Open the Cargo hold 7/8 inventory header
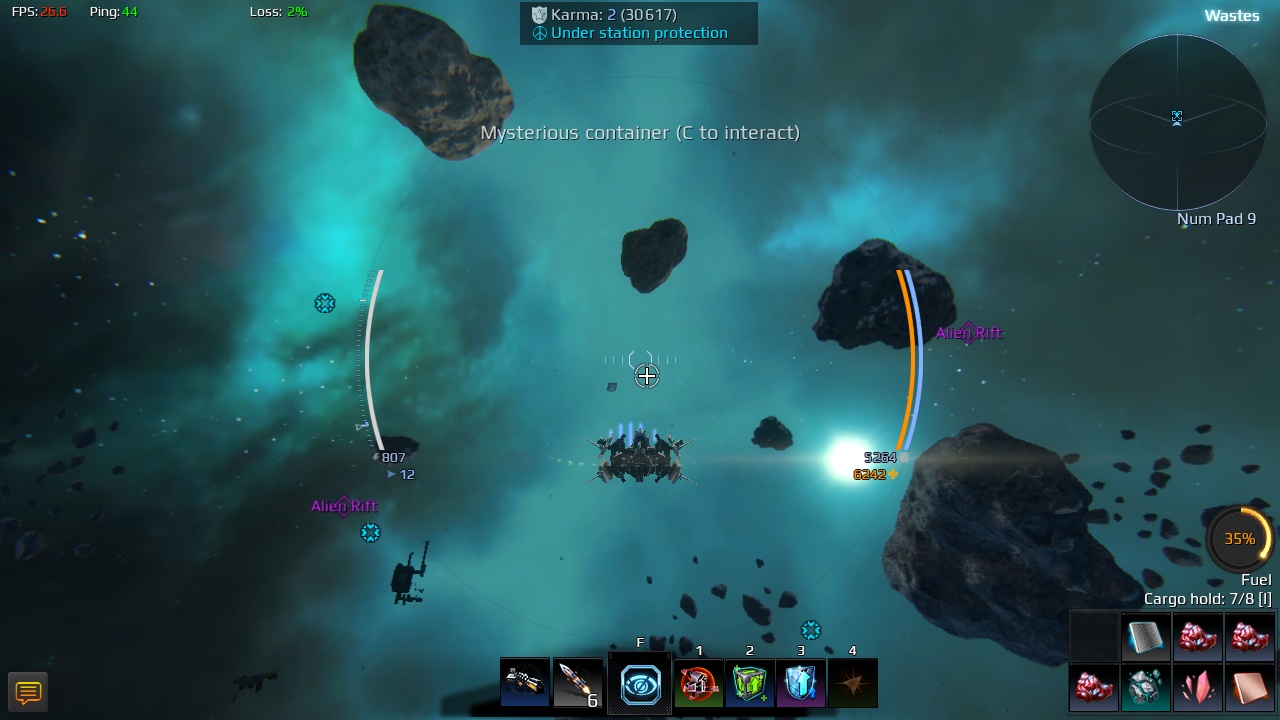 1206,598
